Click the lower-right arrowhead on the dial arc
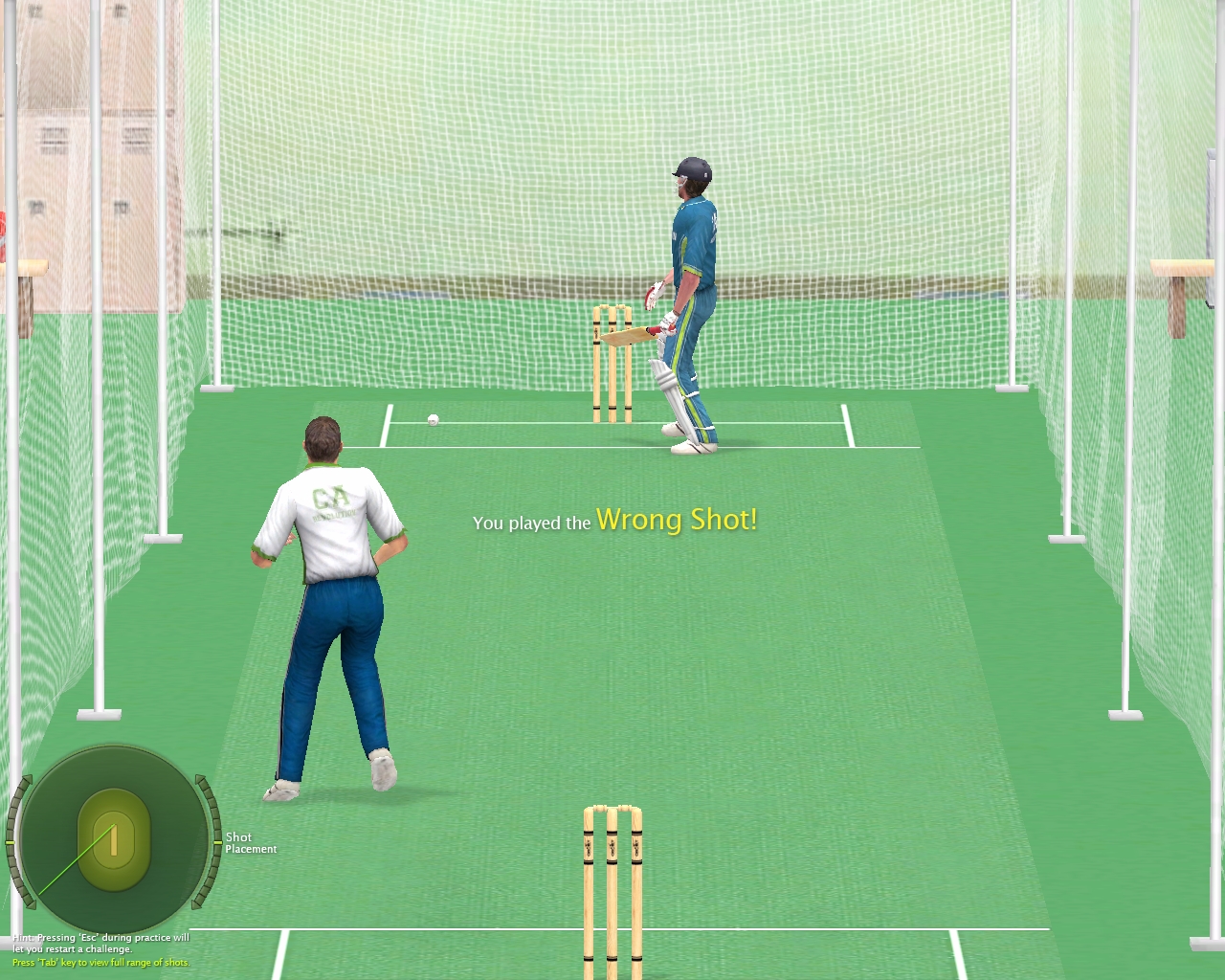1225x980 pixels. [x=197, y=906]
